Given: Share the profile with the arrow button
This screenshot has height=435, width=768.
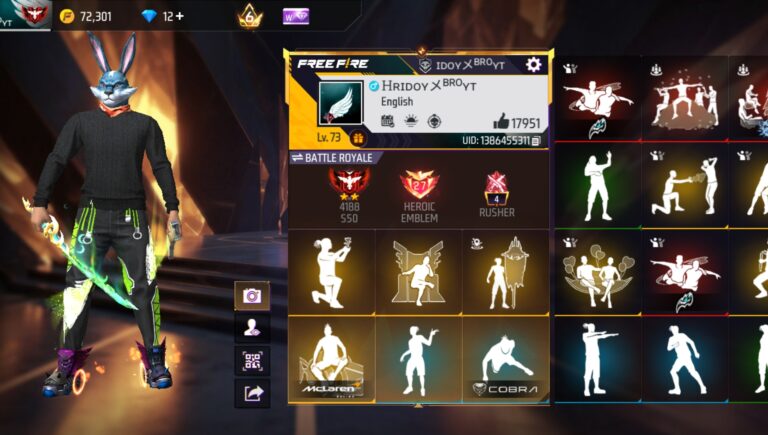Looking at the screenshot, I should (x=251, y=393).
